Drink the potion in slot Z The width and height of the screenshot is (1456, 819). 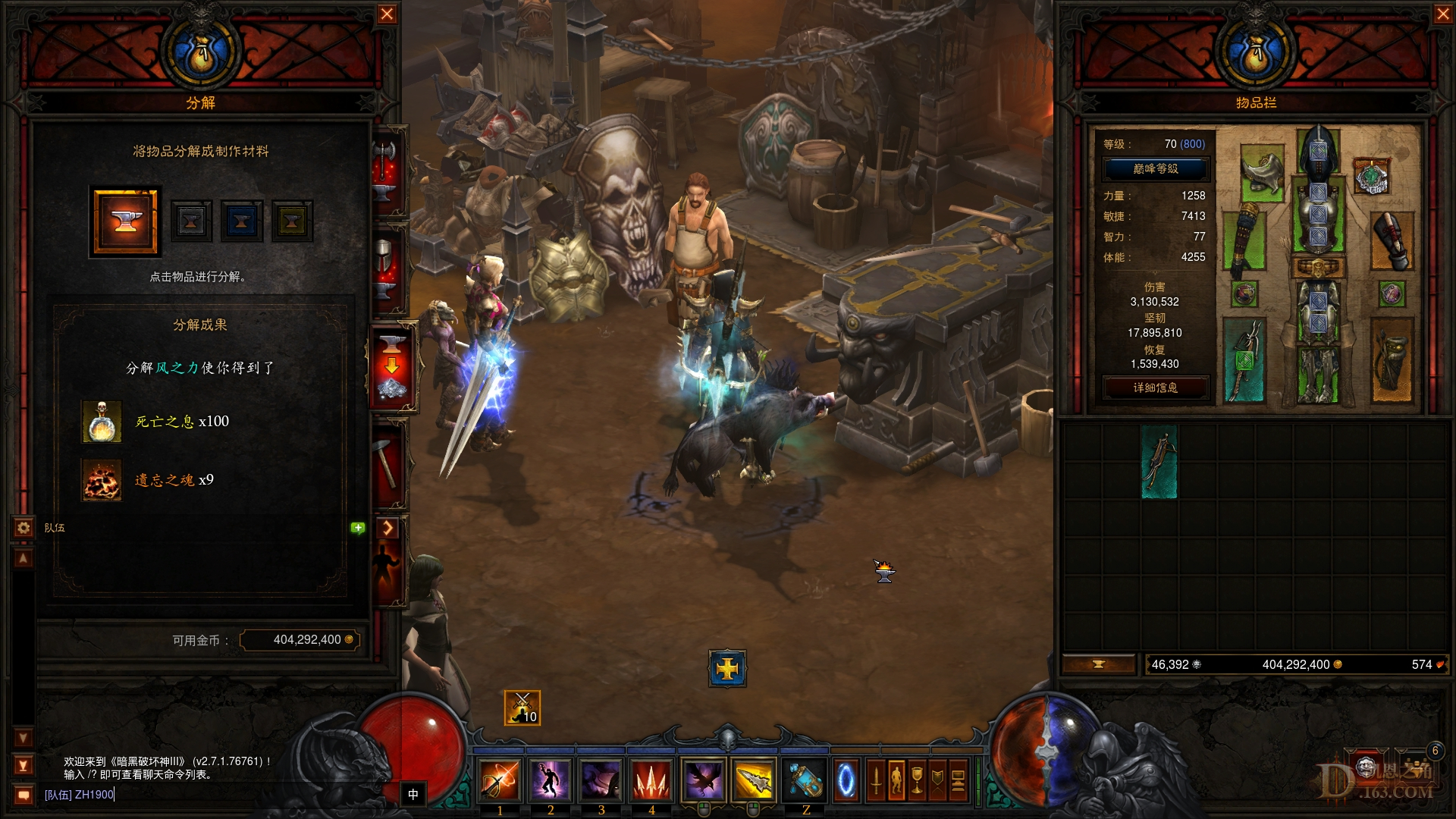(804, 781)
